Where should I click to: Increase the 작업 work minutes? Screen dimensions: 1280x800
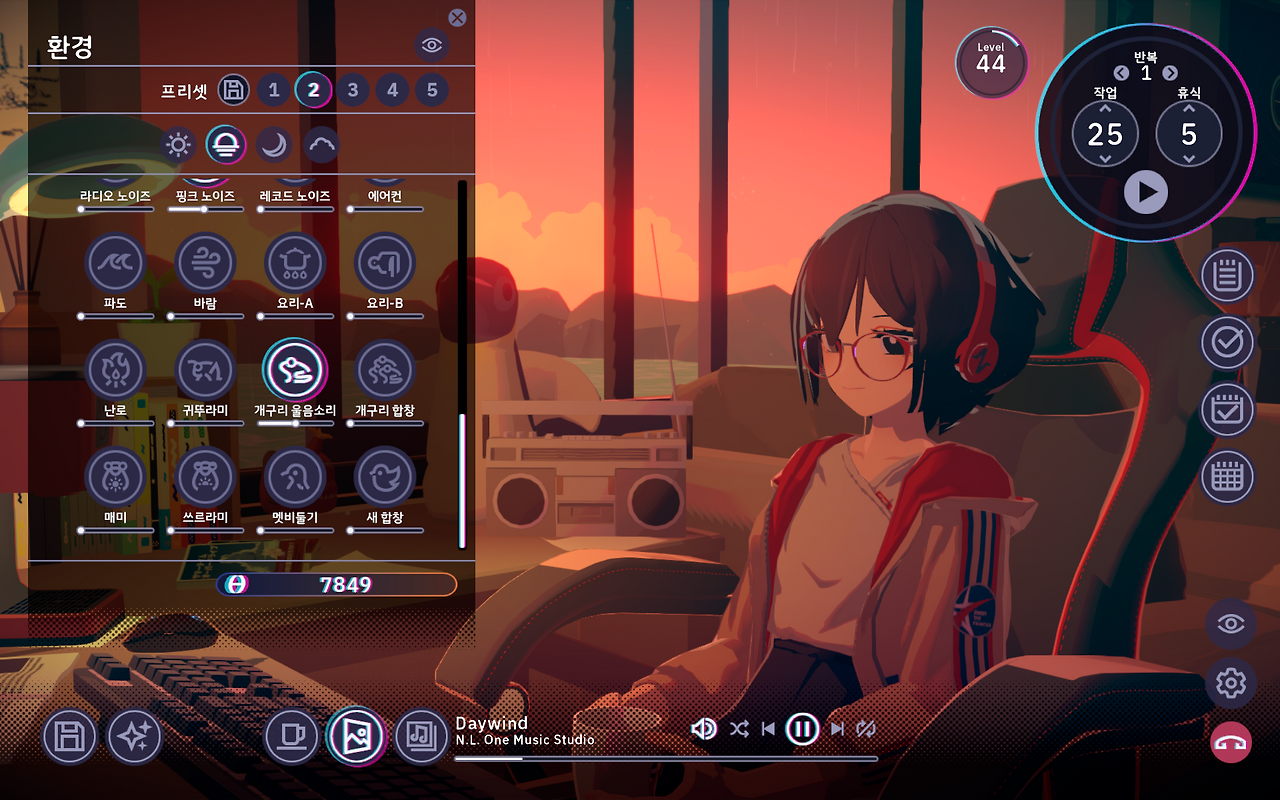click(x=1105, y=109)
